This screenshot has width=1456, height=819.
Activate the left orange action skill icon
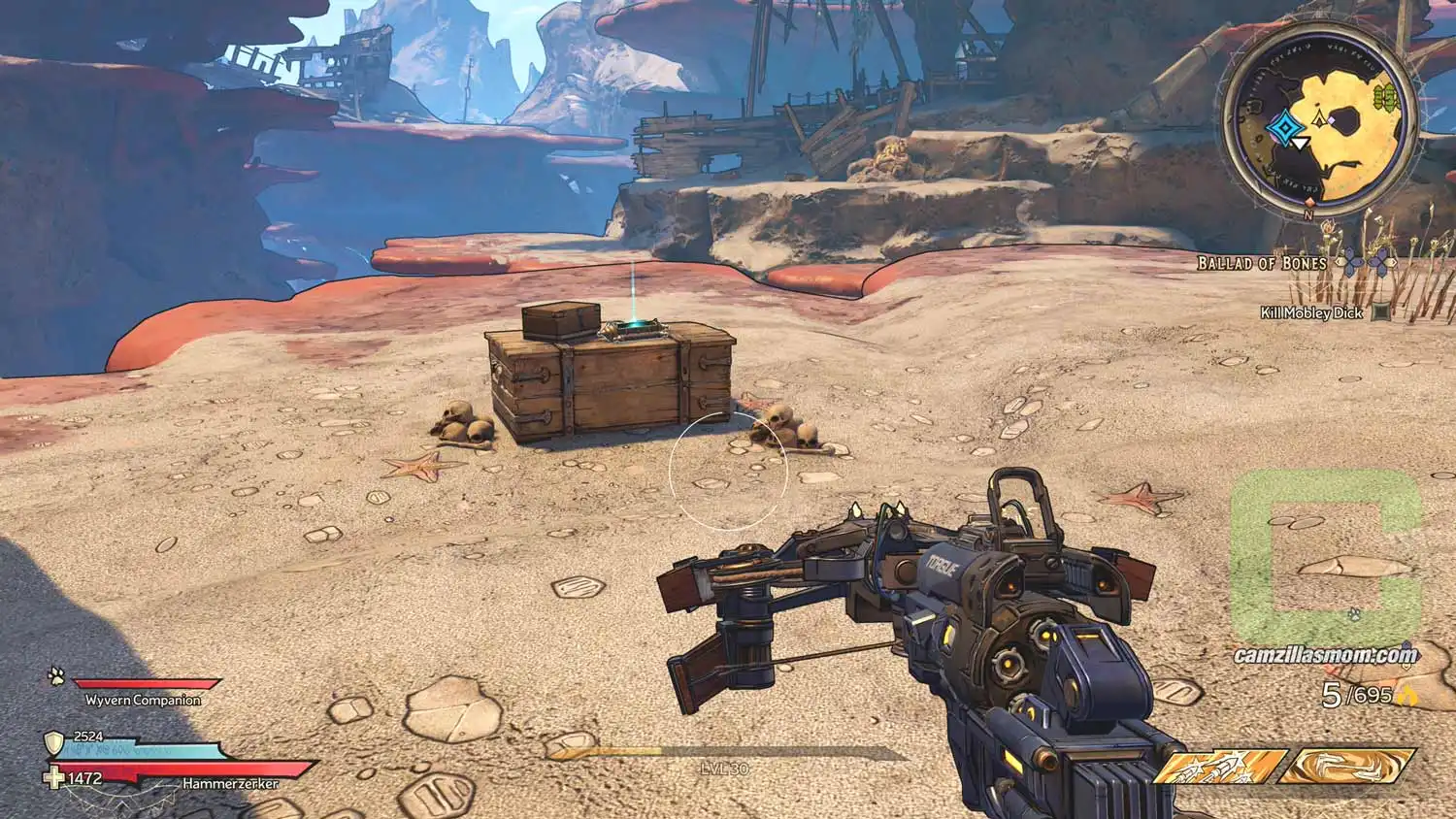click(x=1217, y=767)
